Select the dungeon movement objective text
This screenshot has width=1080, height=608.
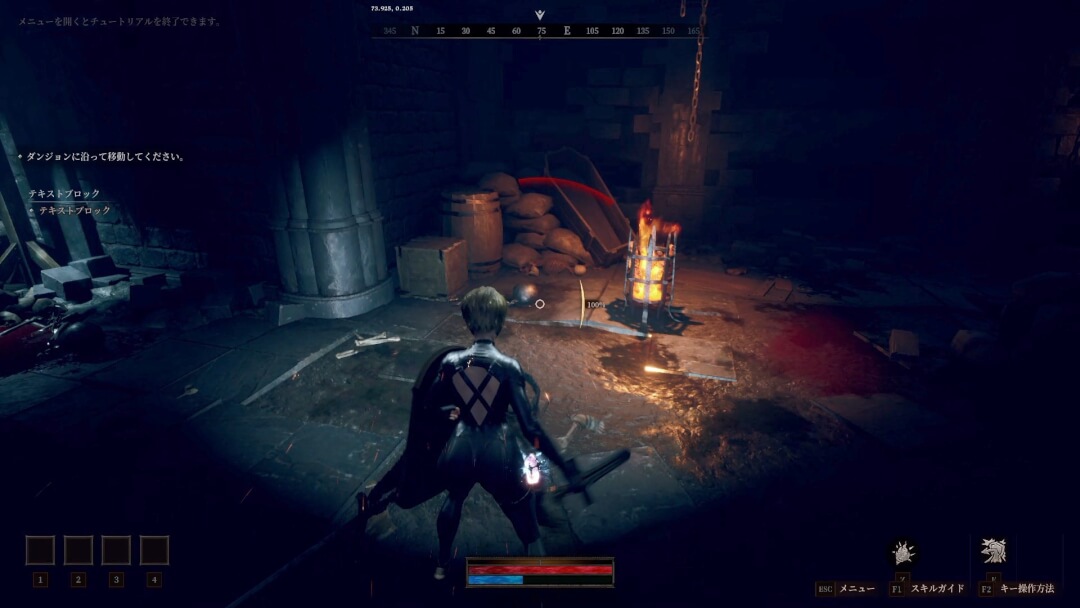(105, 157)
